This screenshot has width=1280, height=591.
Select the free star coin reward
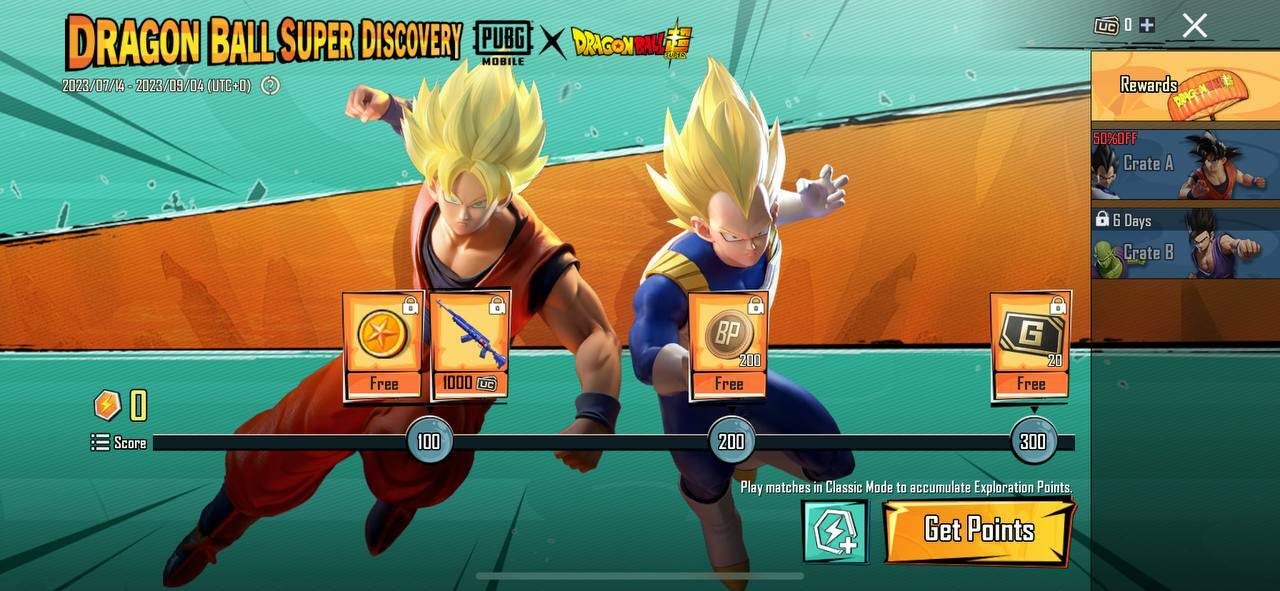(x=383, y=346)
